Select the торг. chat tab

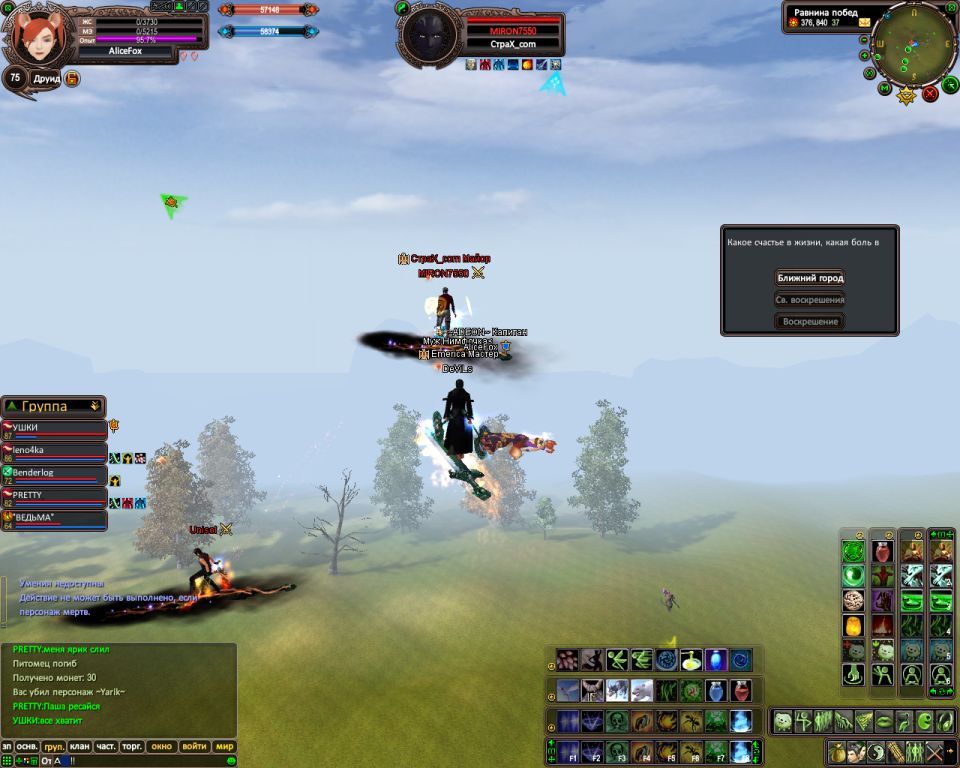[132, 747]
